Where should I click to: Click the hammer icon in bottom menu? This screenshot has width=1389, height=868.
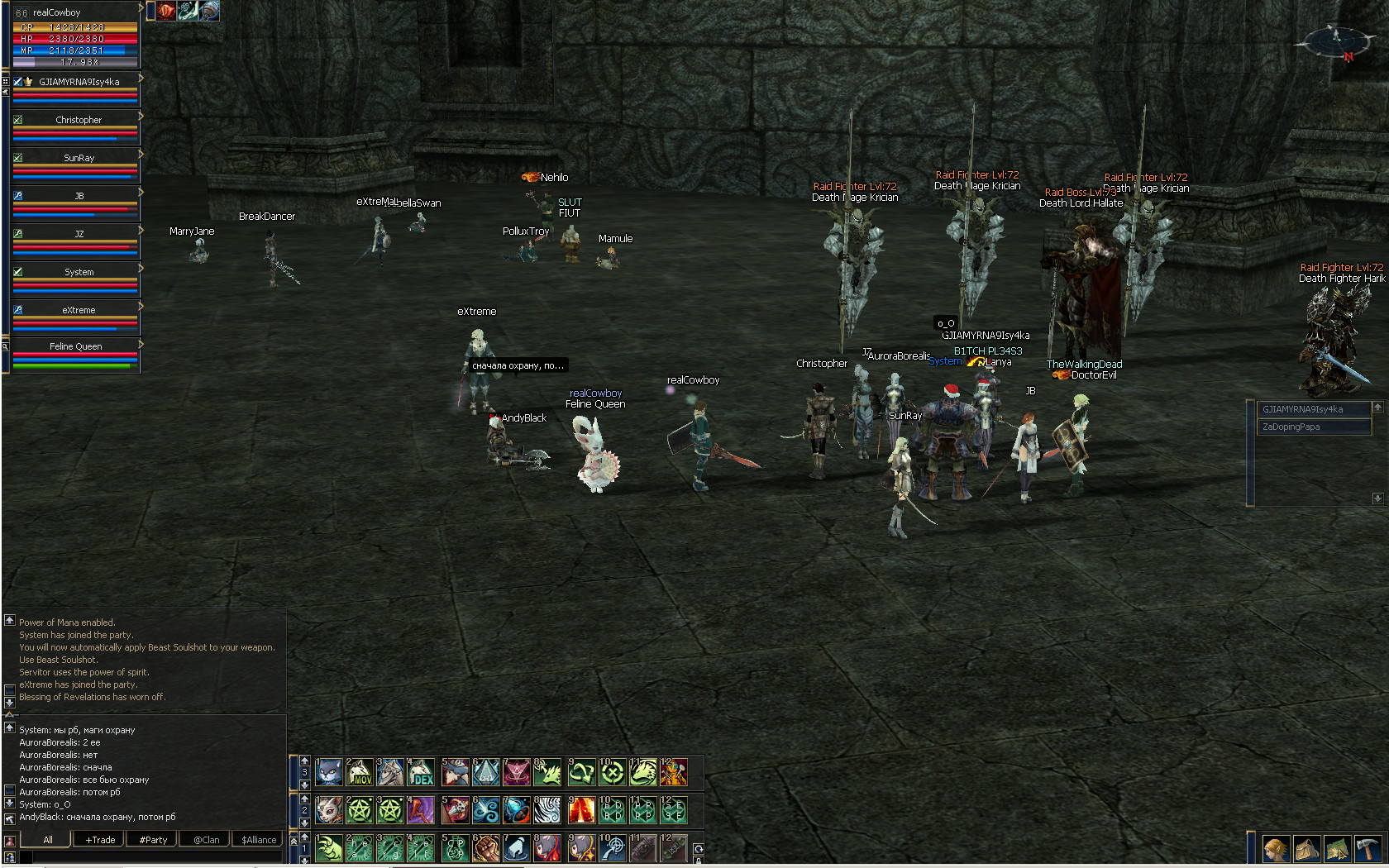1369,849
